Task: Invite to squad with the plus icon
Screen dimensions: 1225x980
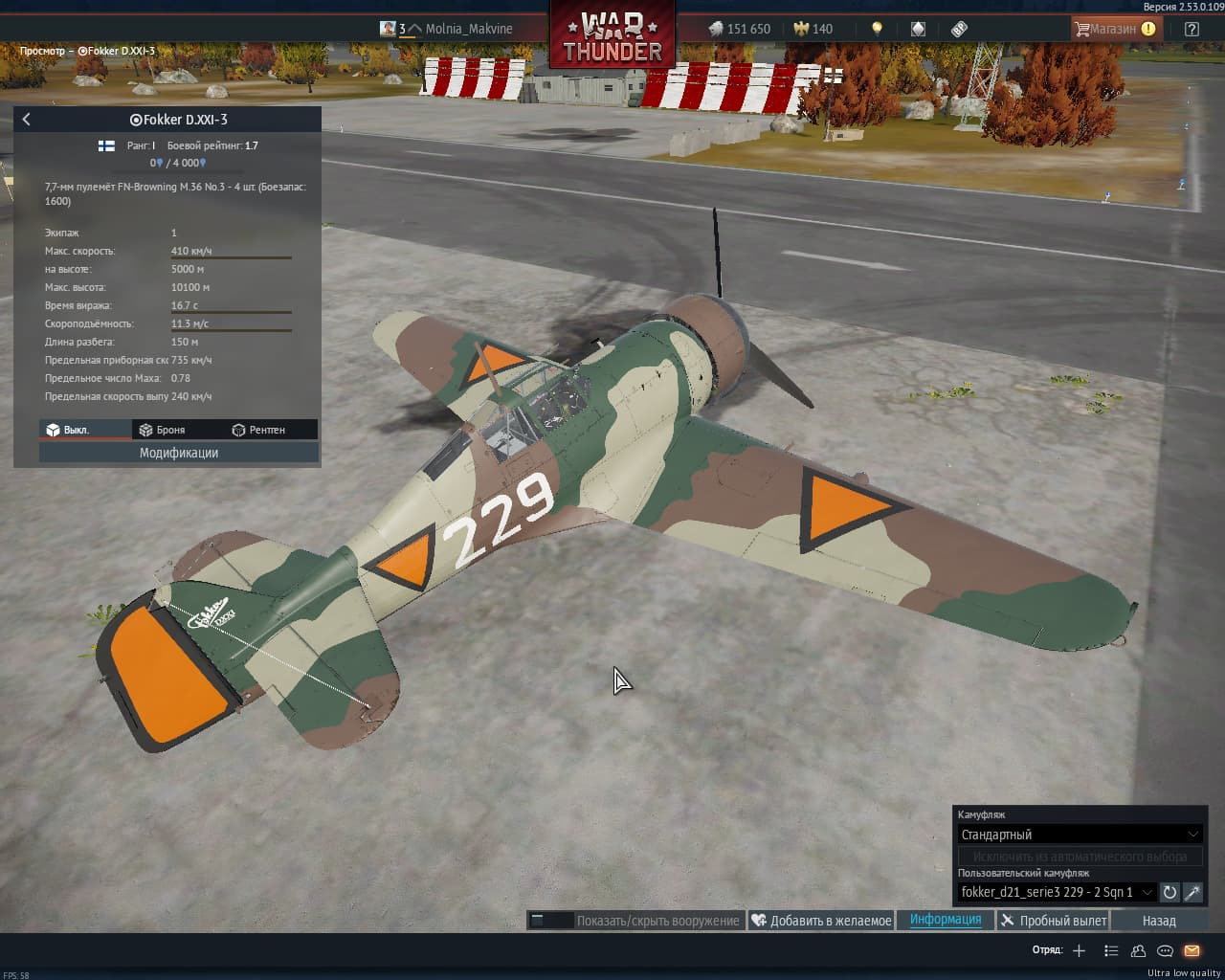Action: tap(1079, 950)
